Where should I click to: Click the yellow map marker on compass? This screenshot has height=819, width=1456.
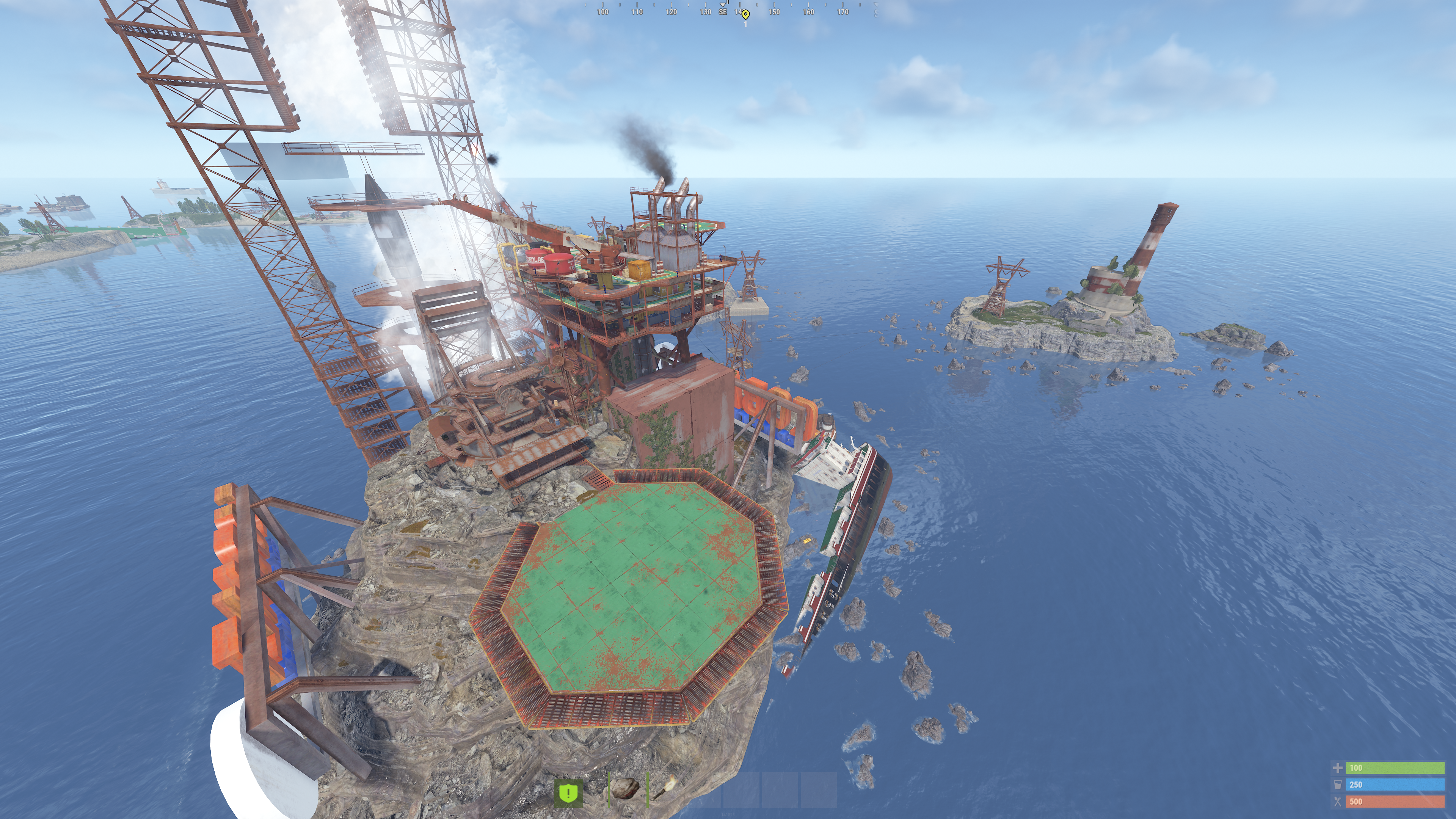745,14
